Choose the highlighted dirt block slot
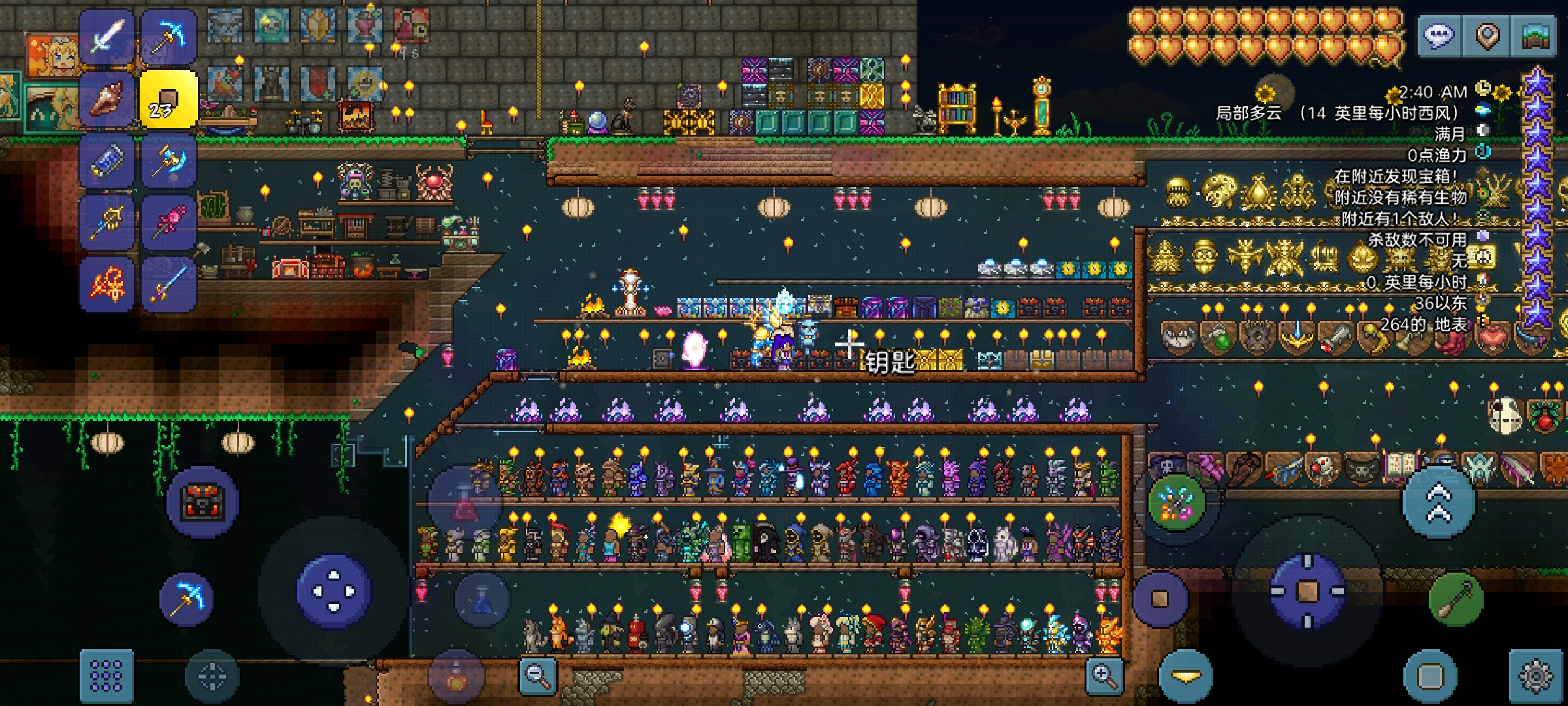The width and height of the screenshot is (1568, 706). [x=168, y=99]
